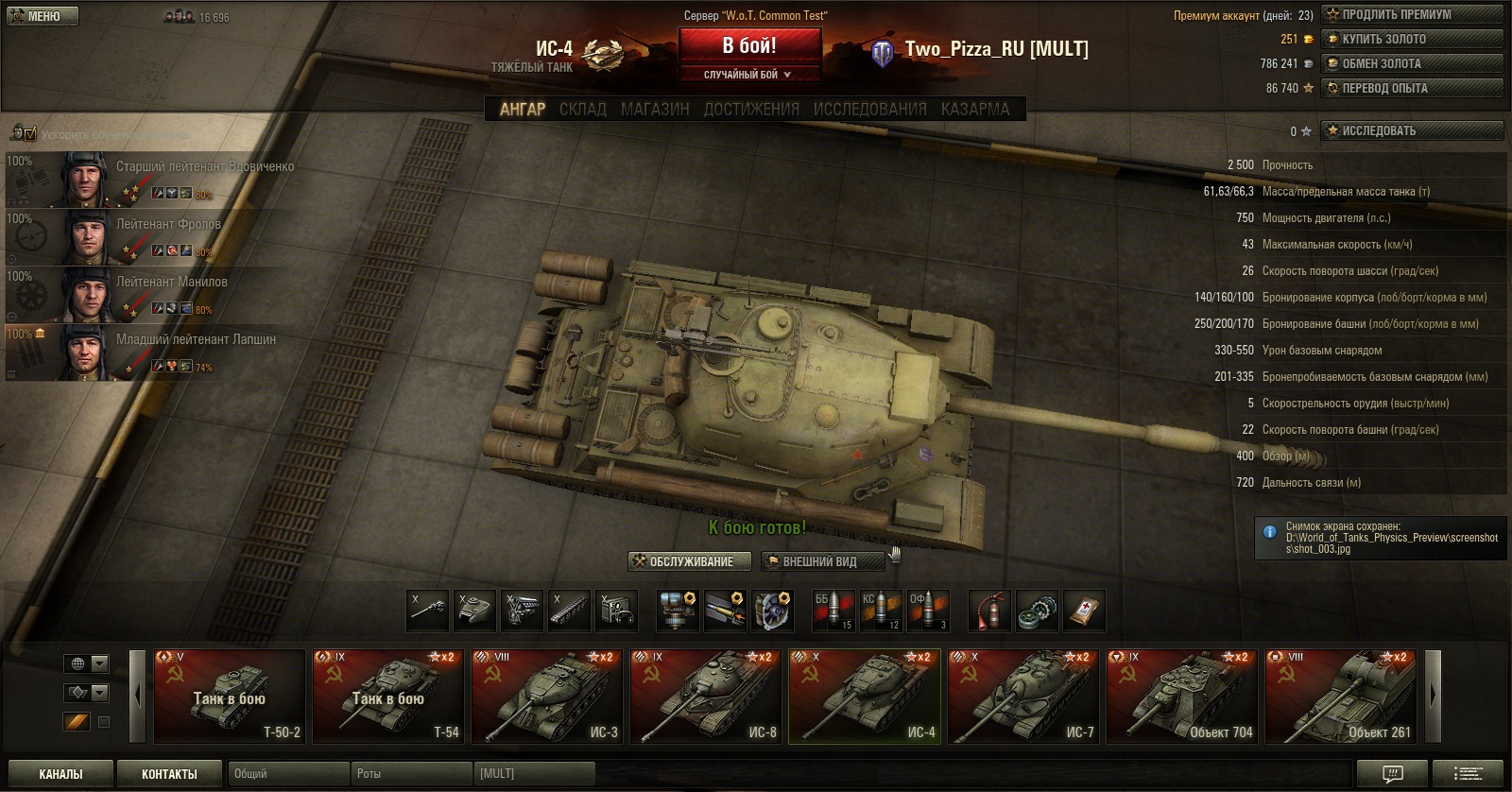Start battle with В бой! button
This screenshot has height=792, width=1512.
749,45
